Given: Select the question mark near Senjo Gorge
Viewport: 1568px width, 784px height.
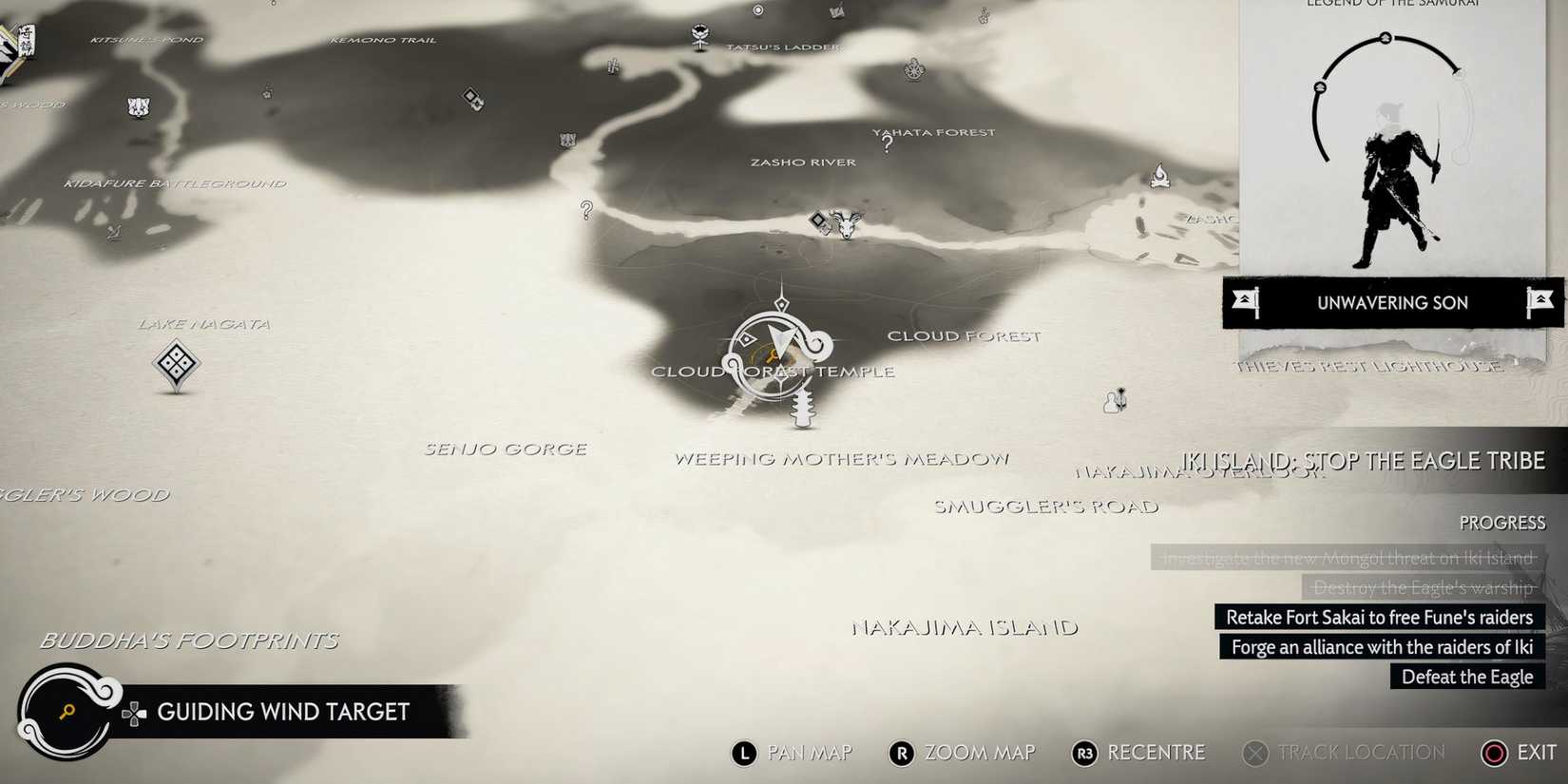Looking at the screenshot, I should (x=585, y=211).
